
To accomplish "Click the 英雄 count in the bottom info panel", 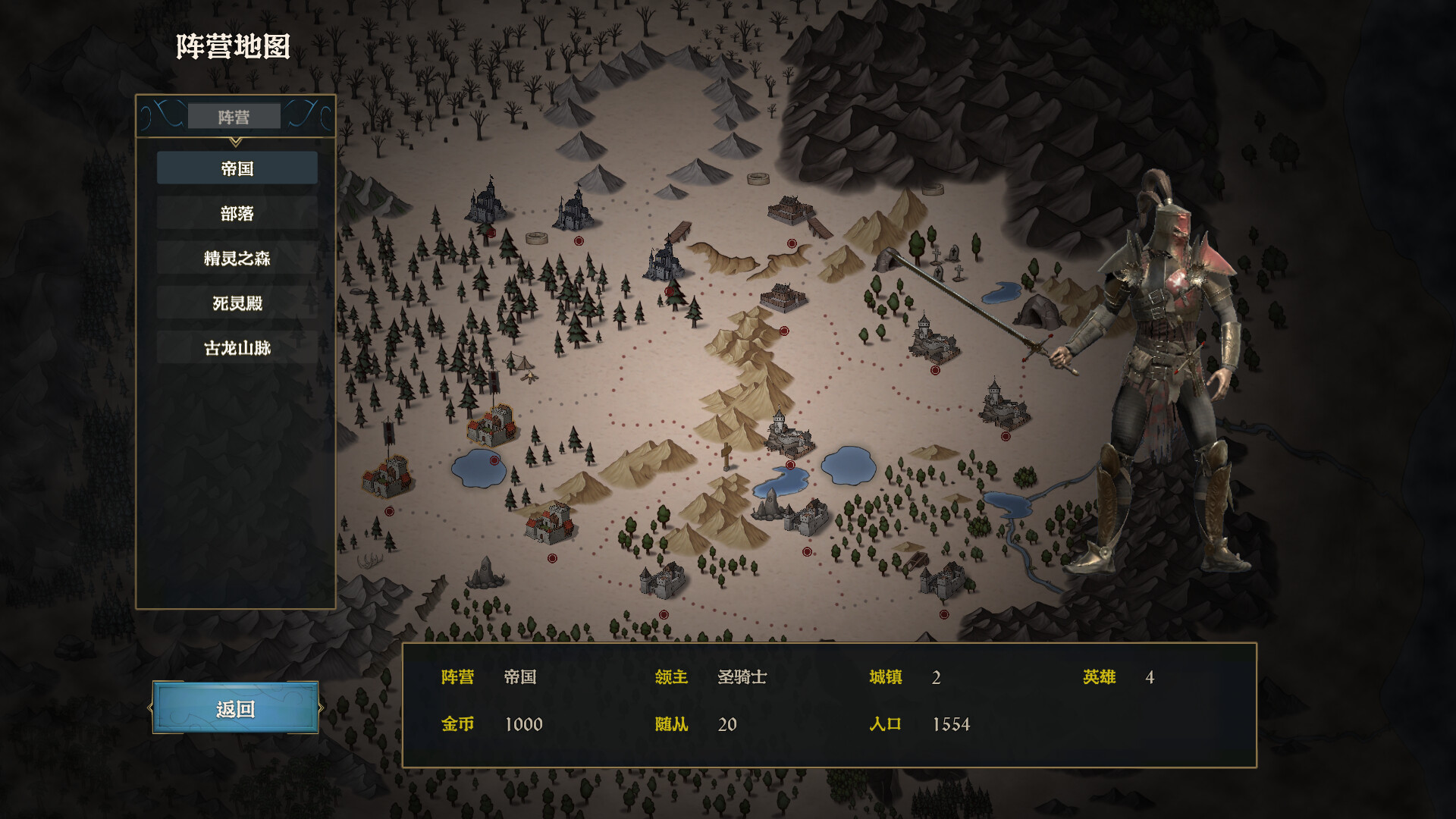I will pos(1099,677).
